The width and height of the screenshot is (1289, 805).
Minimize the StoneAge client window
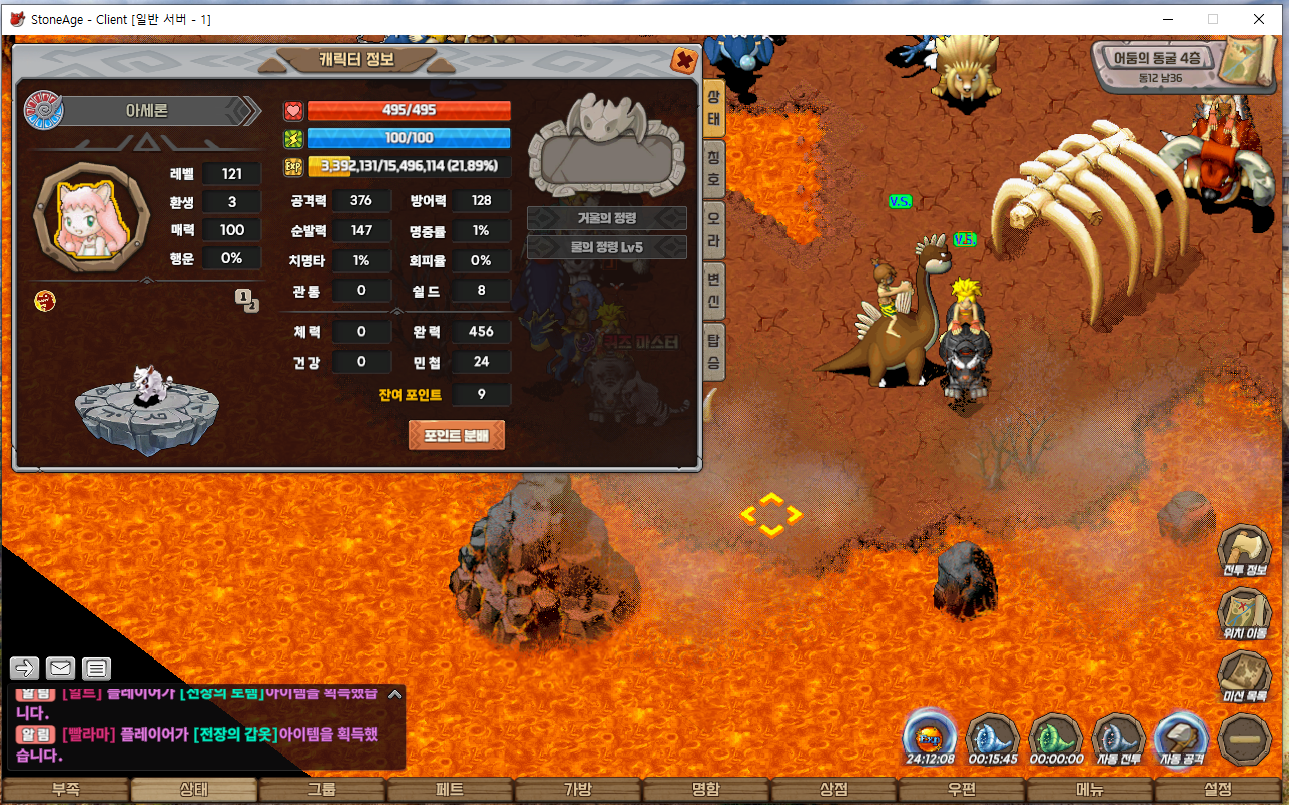[x=1167, y=19]
